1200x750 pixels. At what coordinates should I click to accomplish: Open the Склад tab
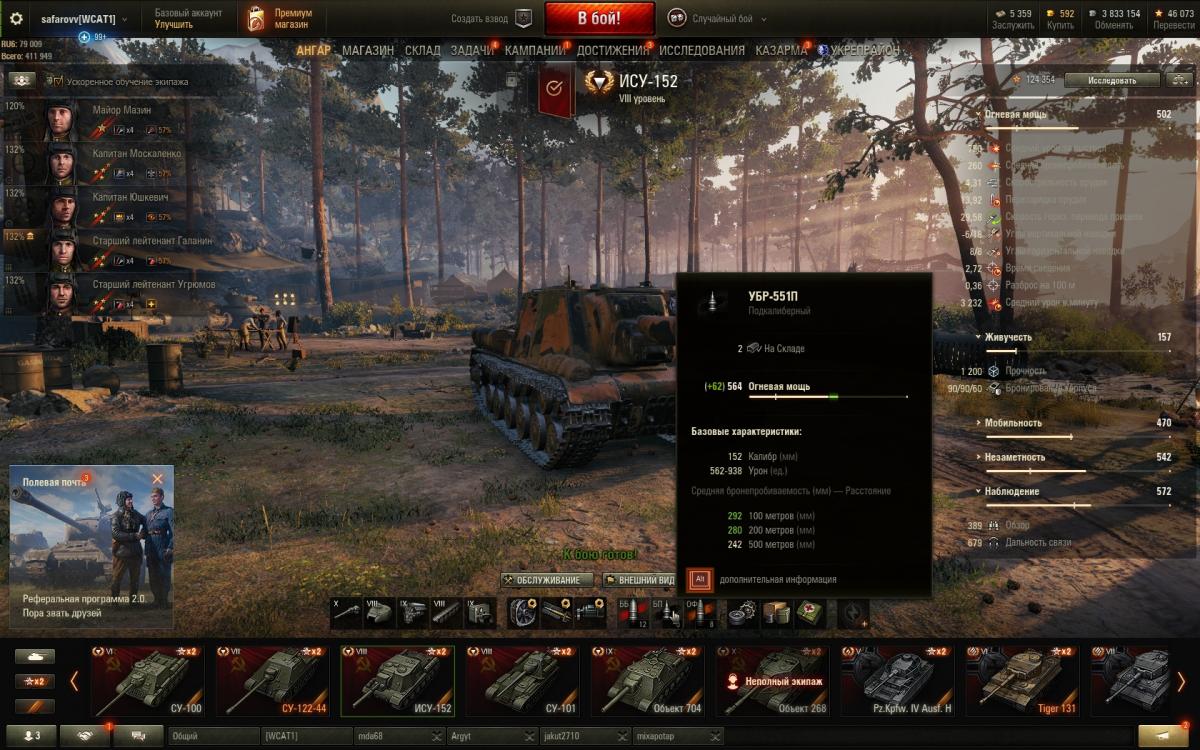(x=422, y=50)
